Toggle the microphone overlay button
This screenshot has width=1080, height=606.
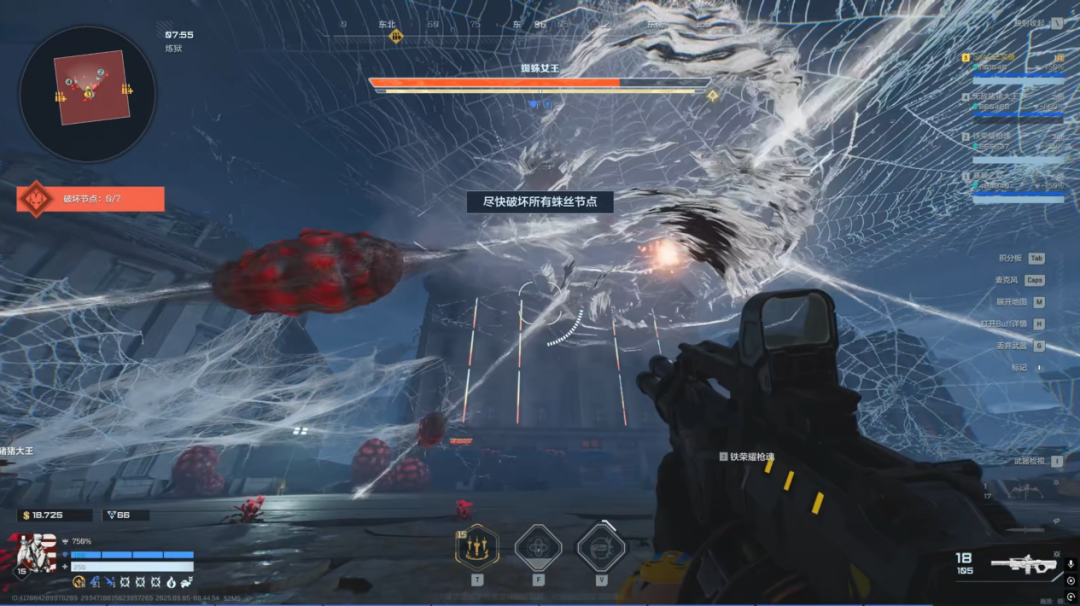click(x=1070, y=564)
